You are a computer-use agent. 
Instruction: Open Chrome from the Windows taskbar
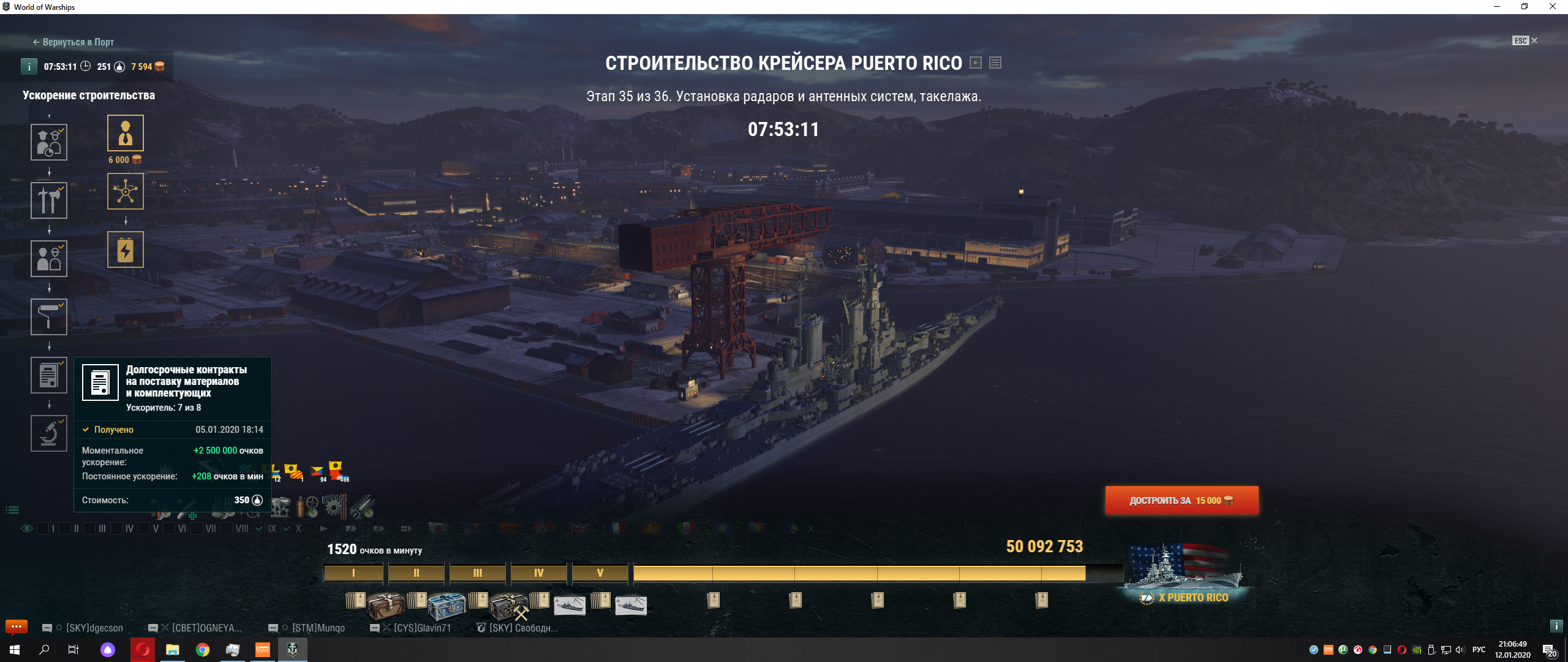point(202,650)
